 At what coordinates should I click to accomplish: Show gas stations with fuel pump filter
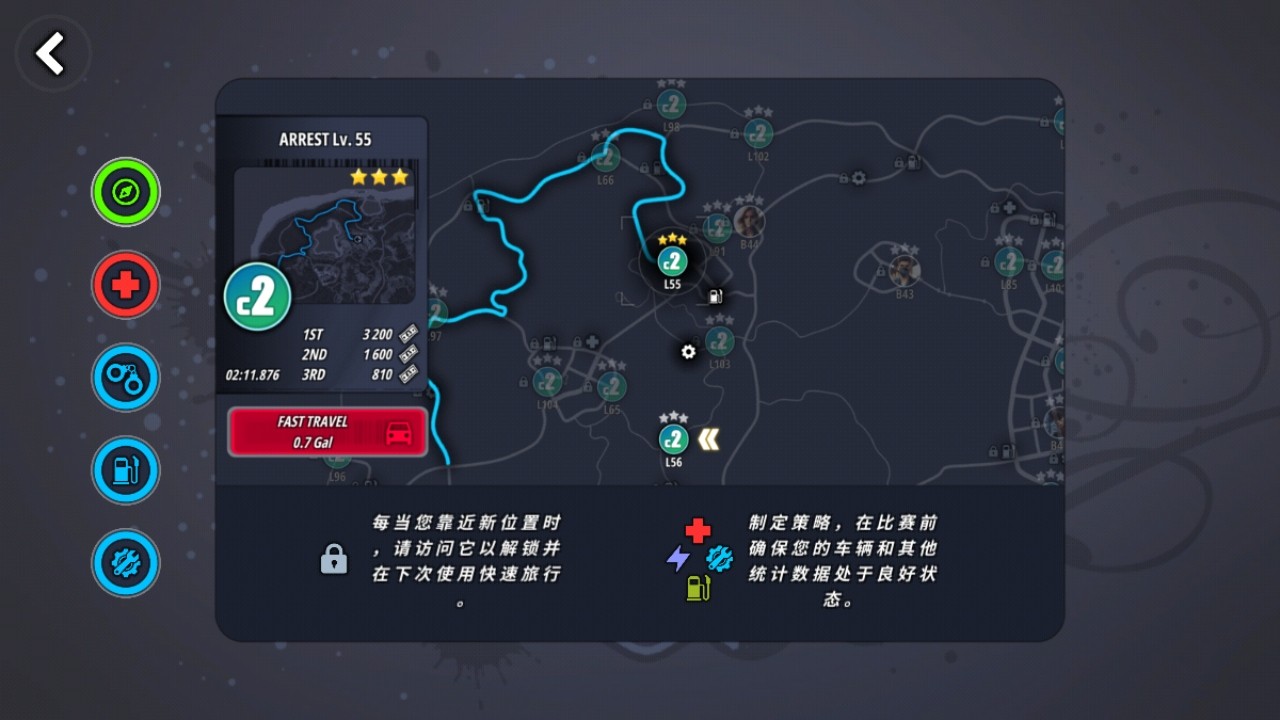point(126,470)
